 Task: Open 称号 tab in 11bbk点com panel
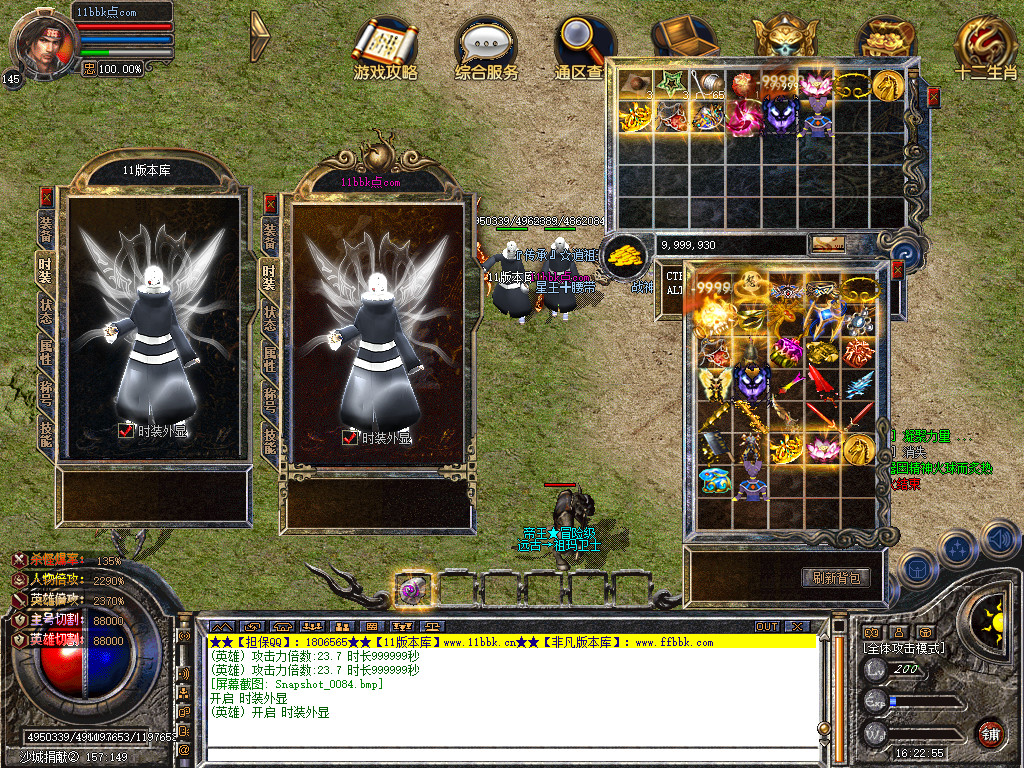(270, 399)
